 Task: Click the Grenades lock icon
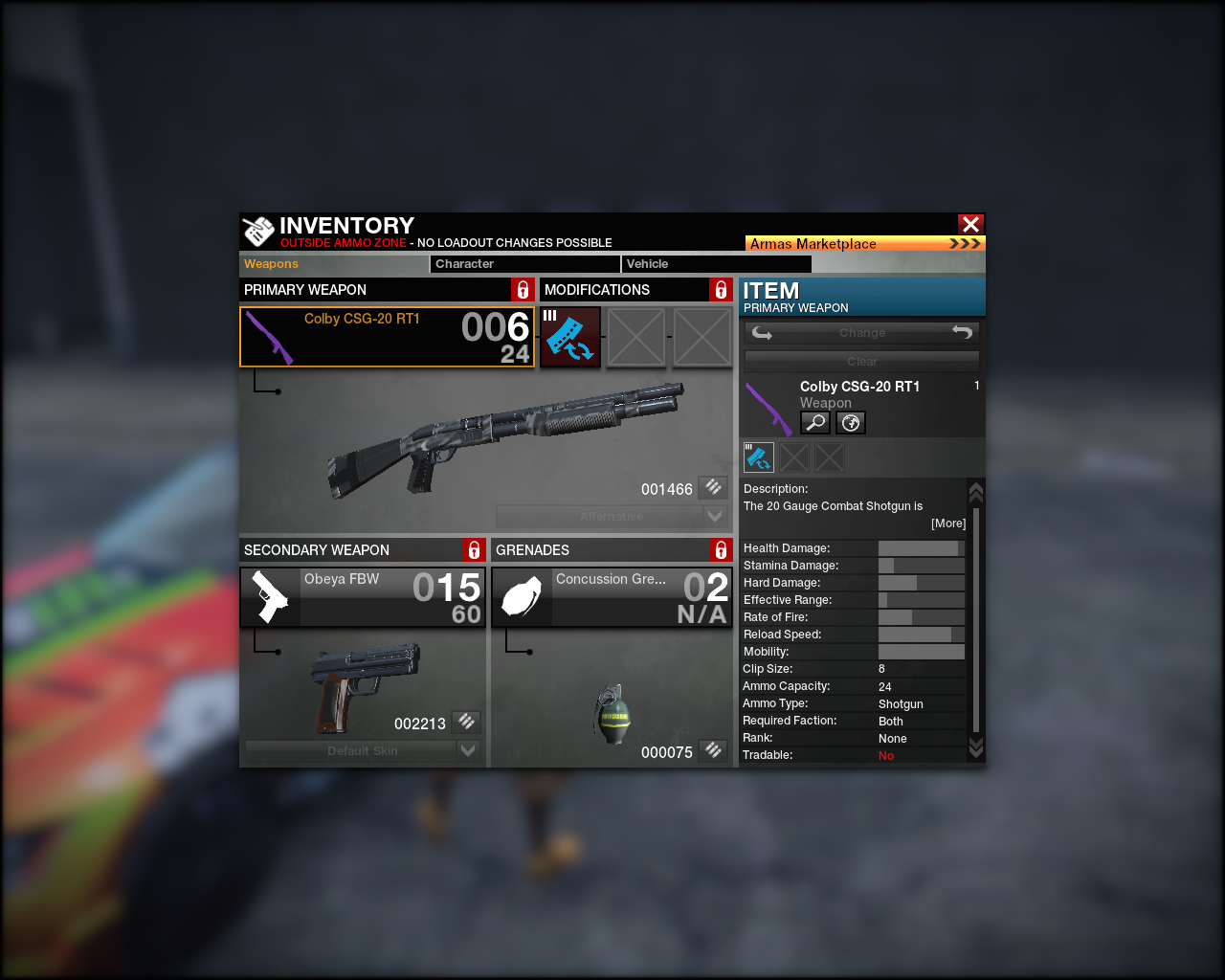click(x=721, y=550)
